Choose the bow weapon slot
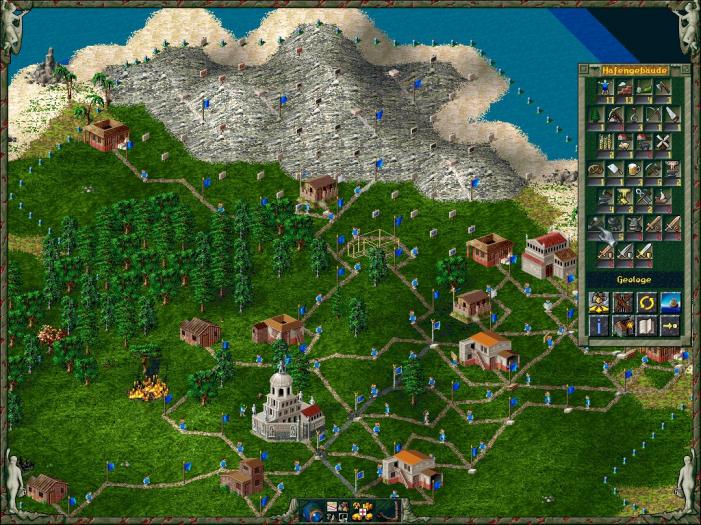This screenshot has height=525, width=701. pos(652,115)
